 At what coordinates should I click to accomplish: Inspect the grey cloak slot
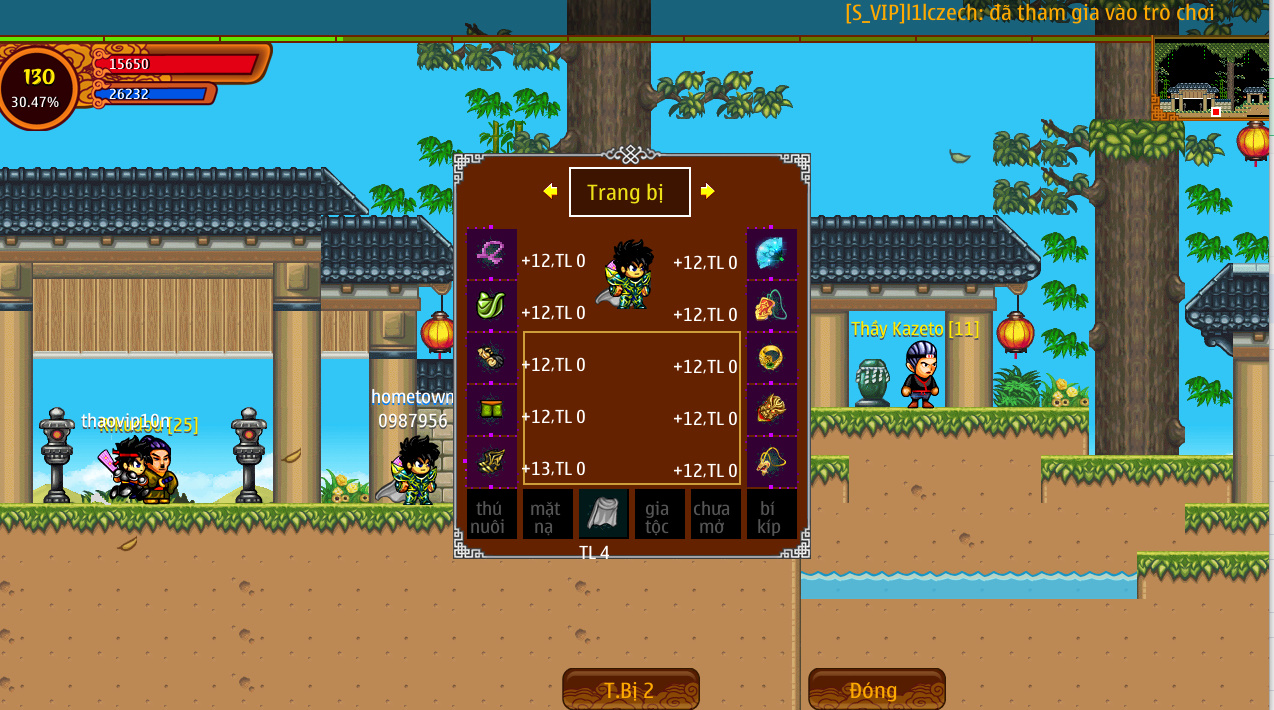pyautogui.click(x=604, y=514)
